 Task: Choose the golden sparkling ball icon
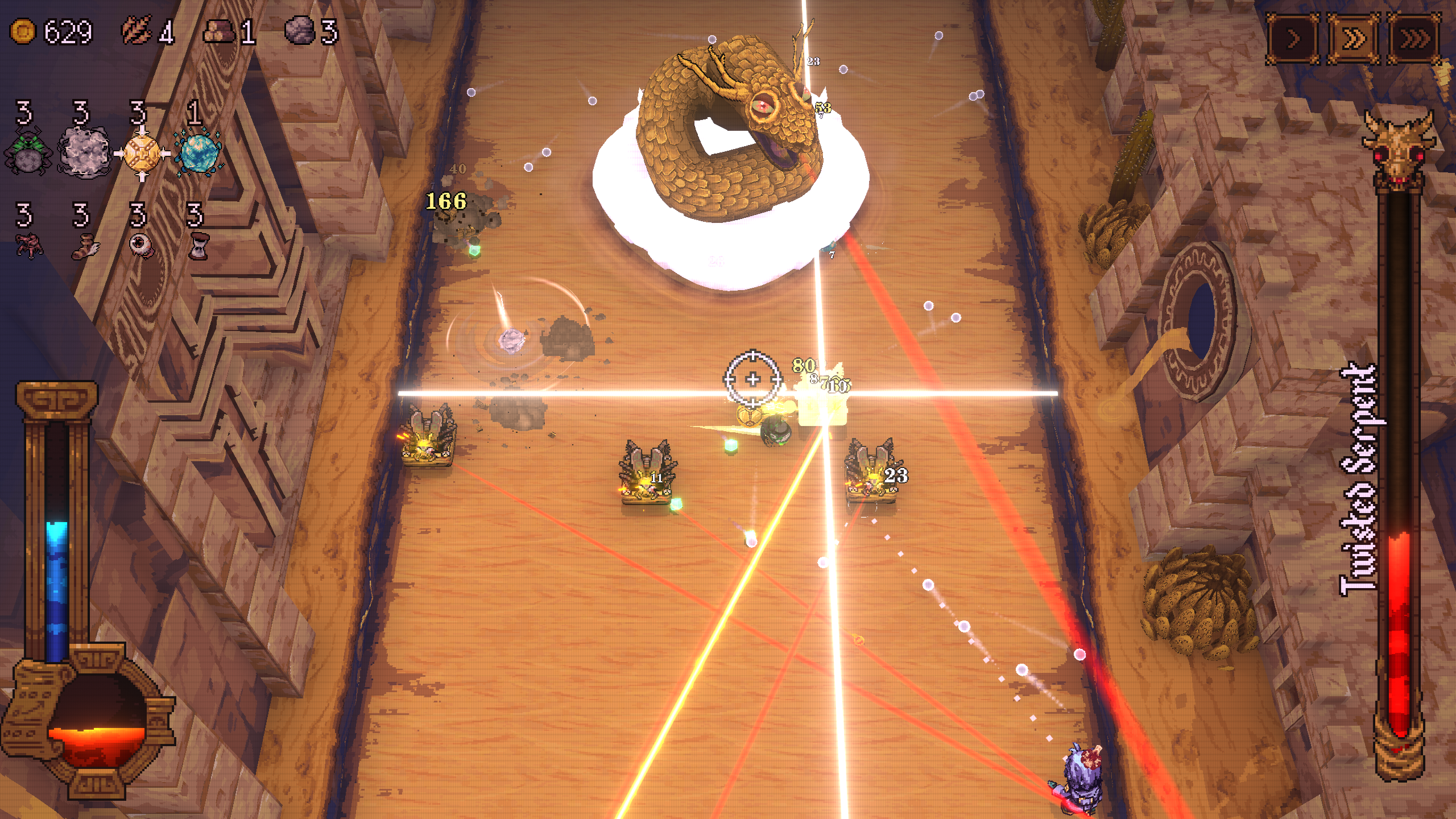coord(142,154)
